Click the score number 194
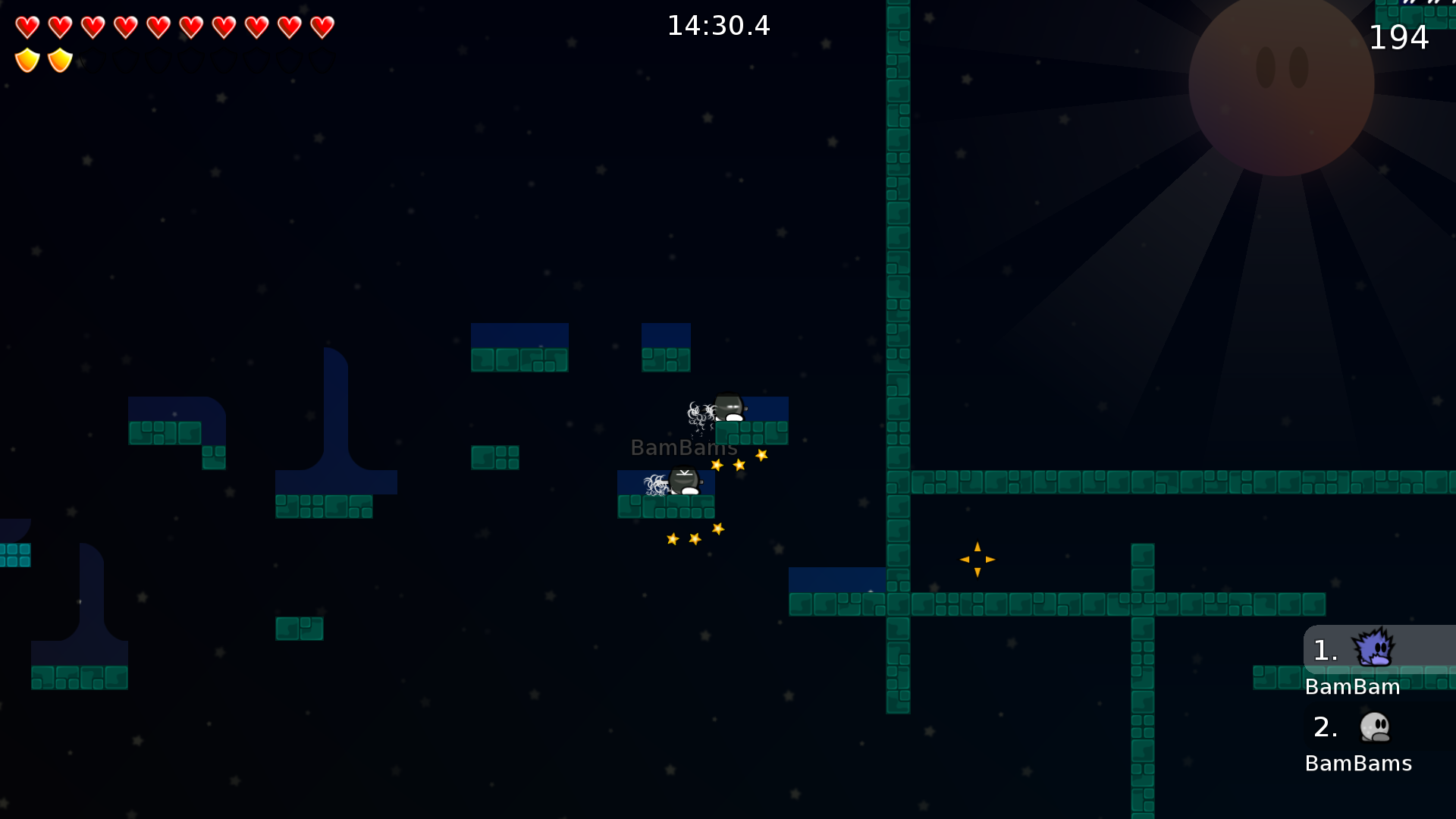The height and width of the screenshot is (819, 1456). tap(1400, 36)
